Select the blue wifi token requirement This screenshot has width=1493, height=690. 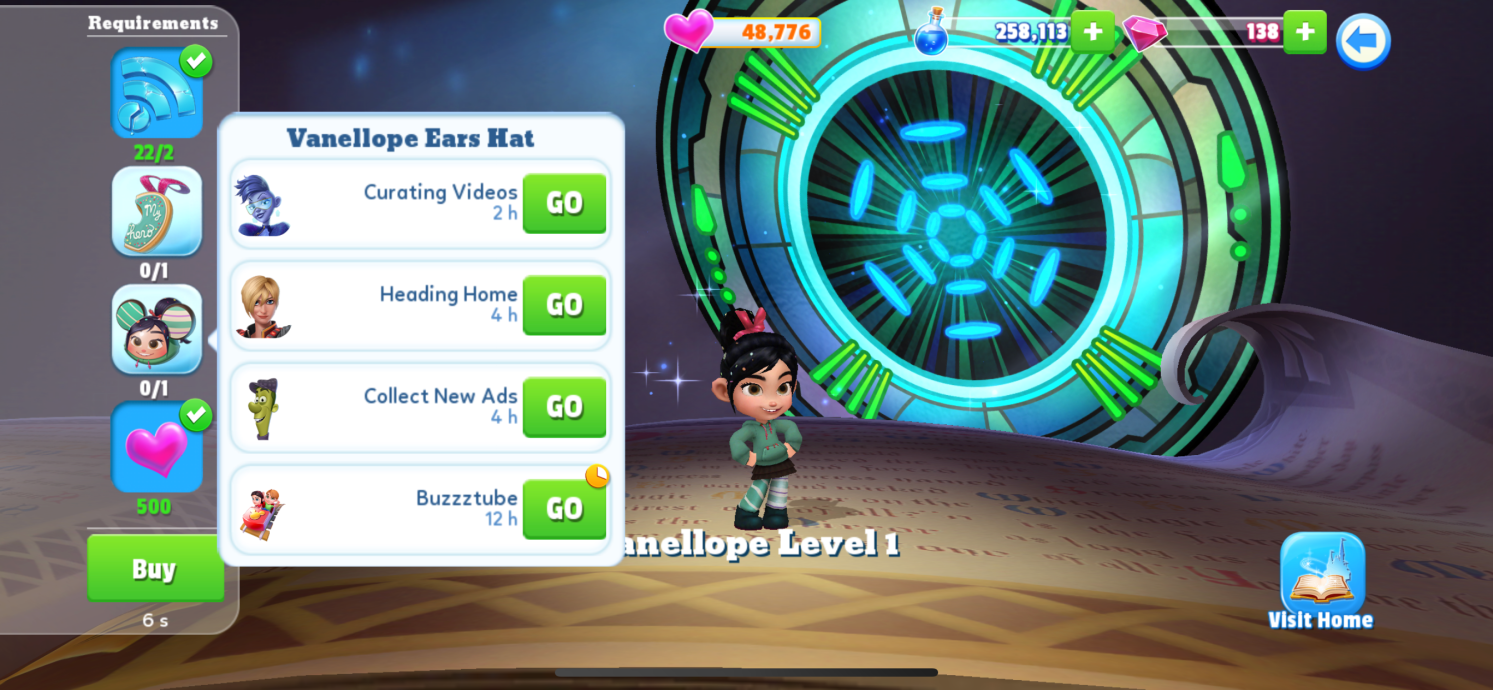tap(157, 94)
